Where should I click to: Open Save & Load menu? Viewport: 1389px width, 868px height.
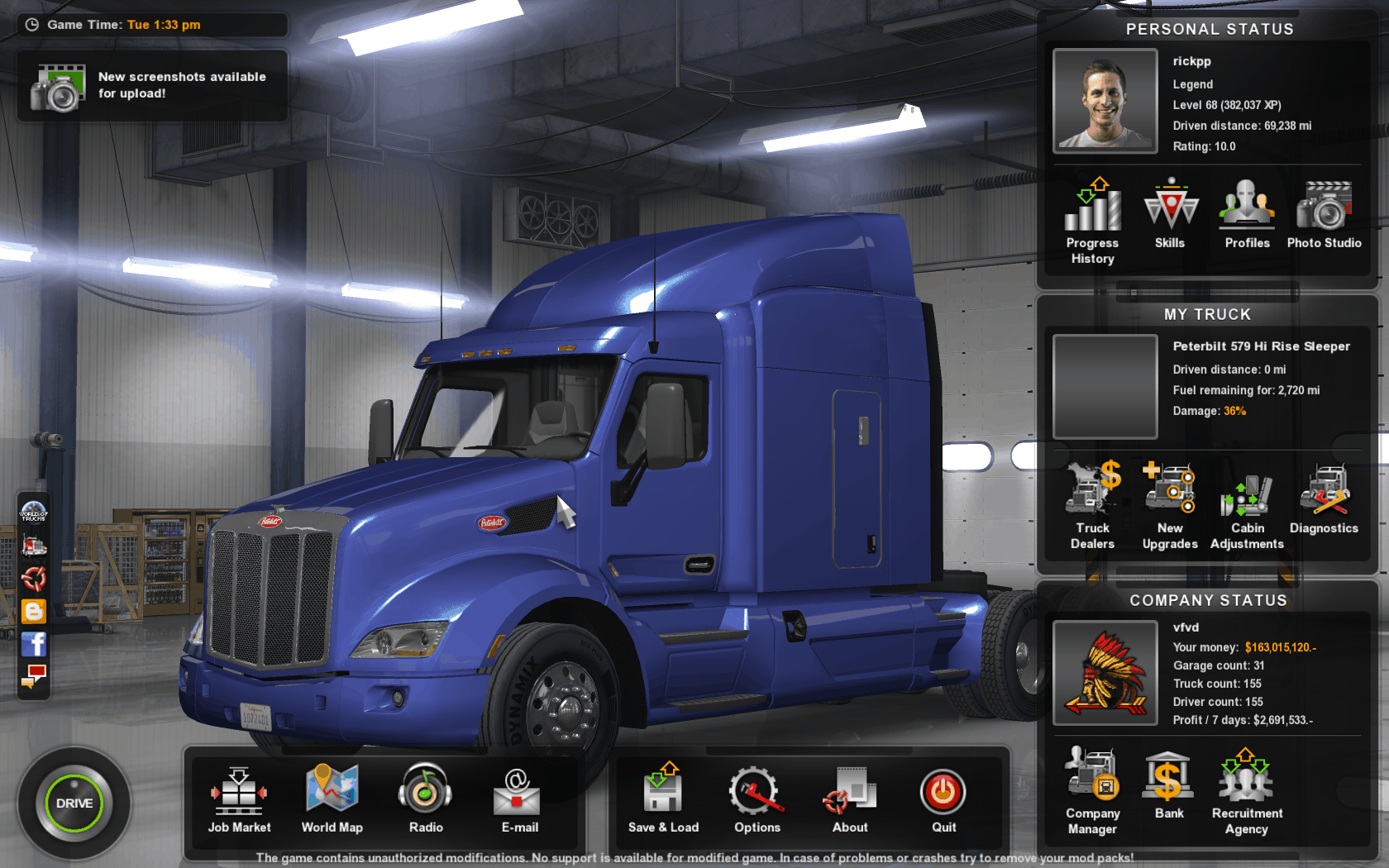point(663,798)
